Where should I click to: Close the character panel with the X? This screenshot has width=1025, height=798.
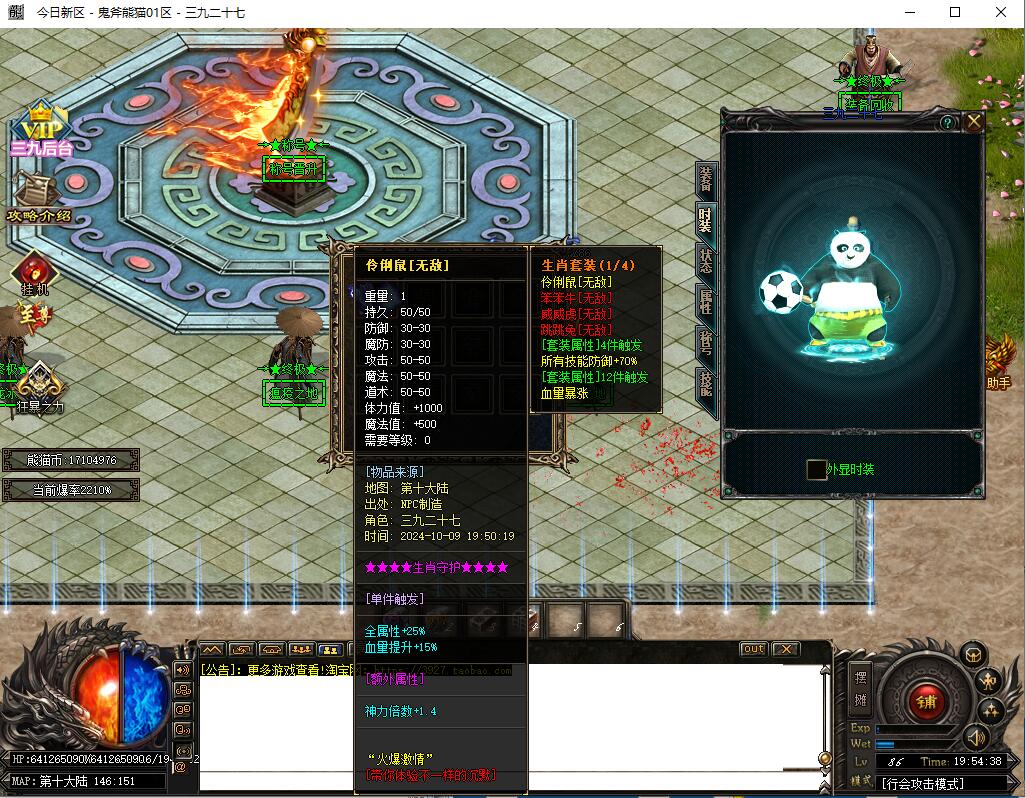pyautogui.click(x=973, y=122)
